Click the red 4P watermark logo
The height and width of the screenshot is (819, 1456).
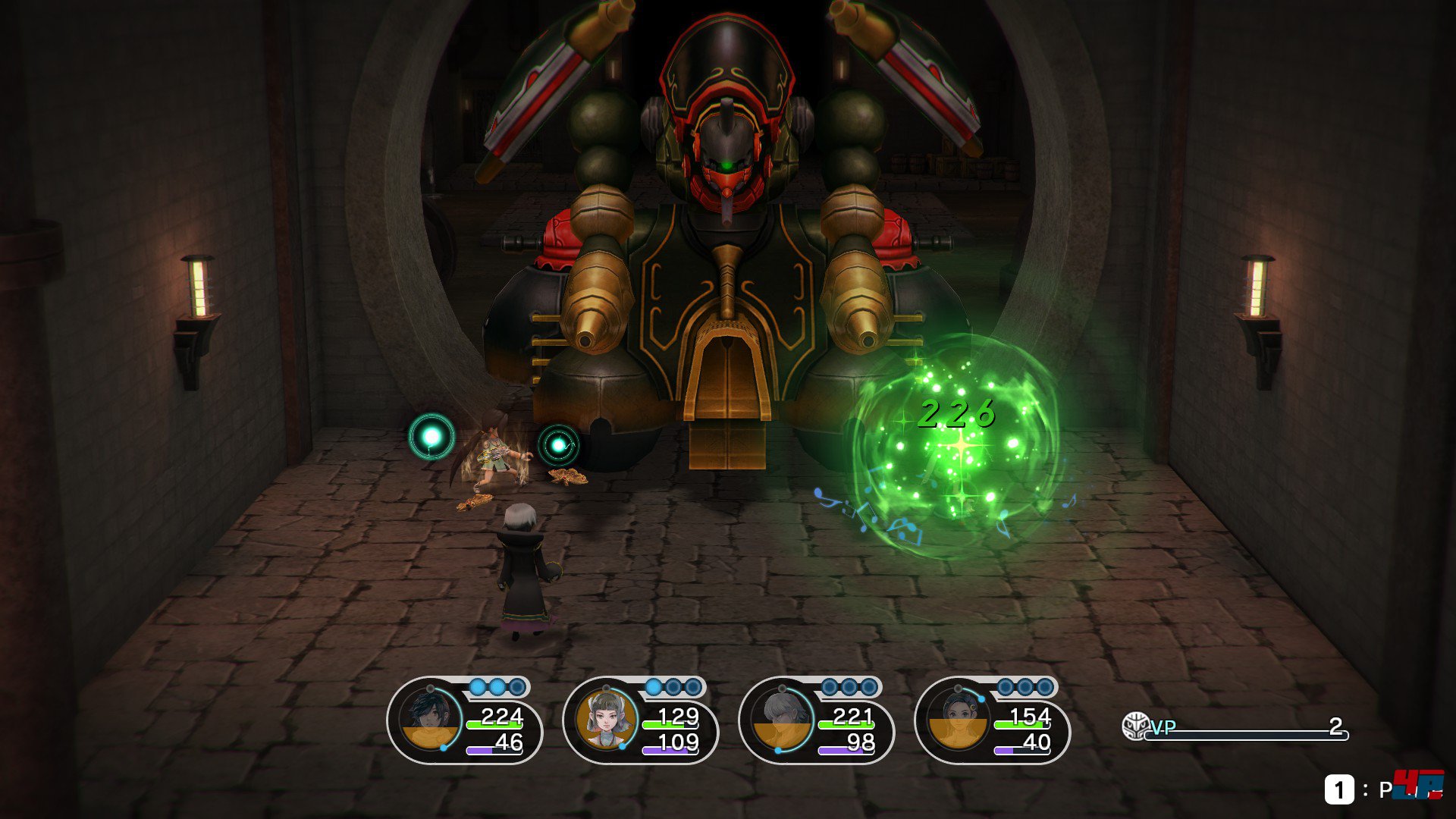click(x=1417, y=784)
